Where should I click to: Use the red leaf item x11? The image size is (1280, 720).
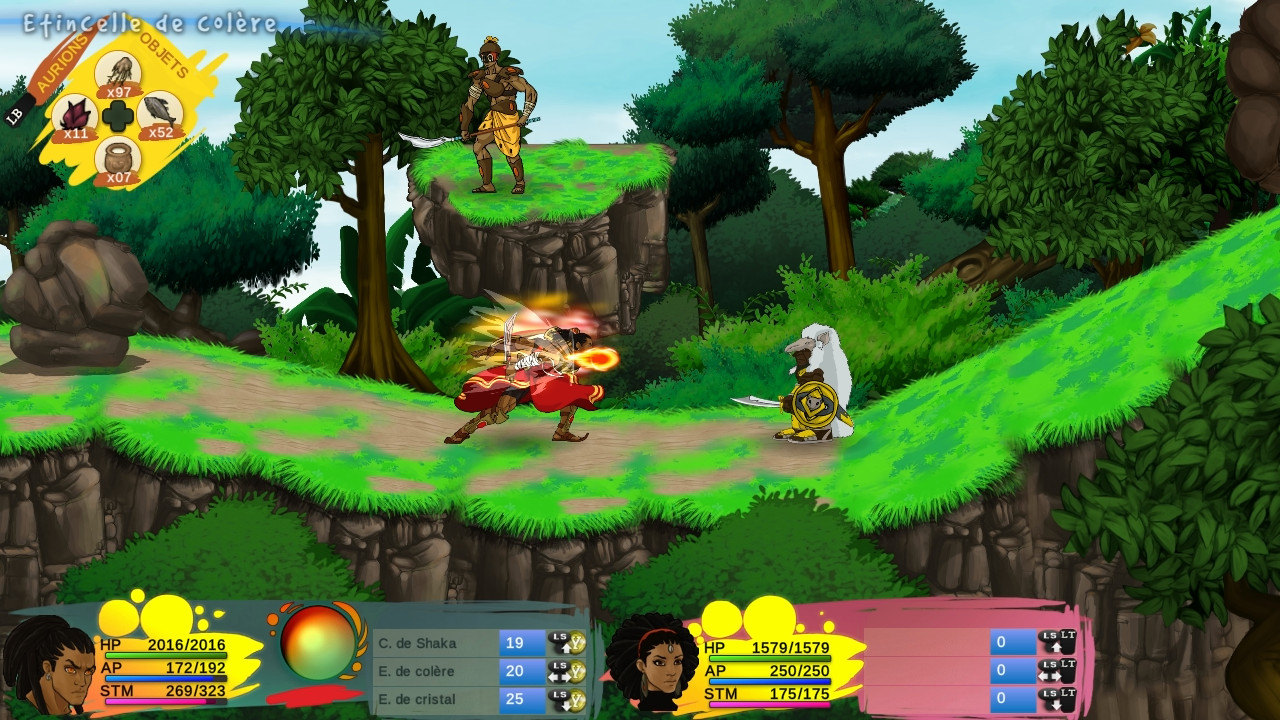(x=74, y=116)
